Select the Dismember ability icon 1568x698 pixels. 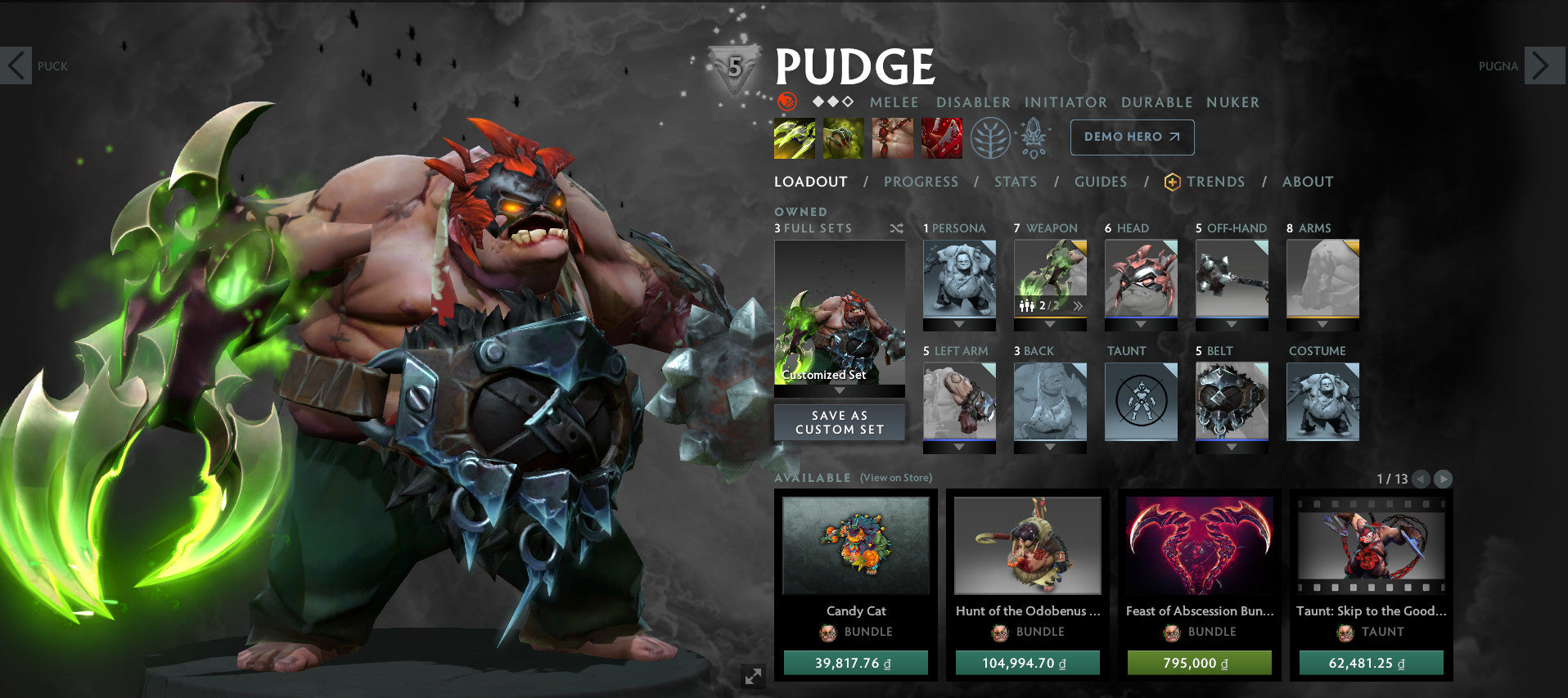point(941,137)
